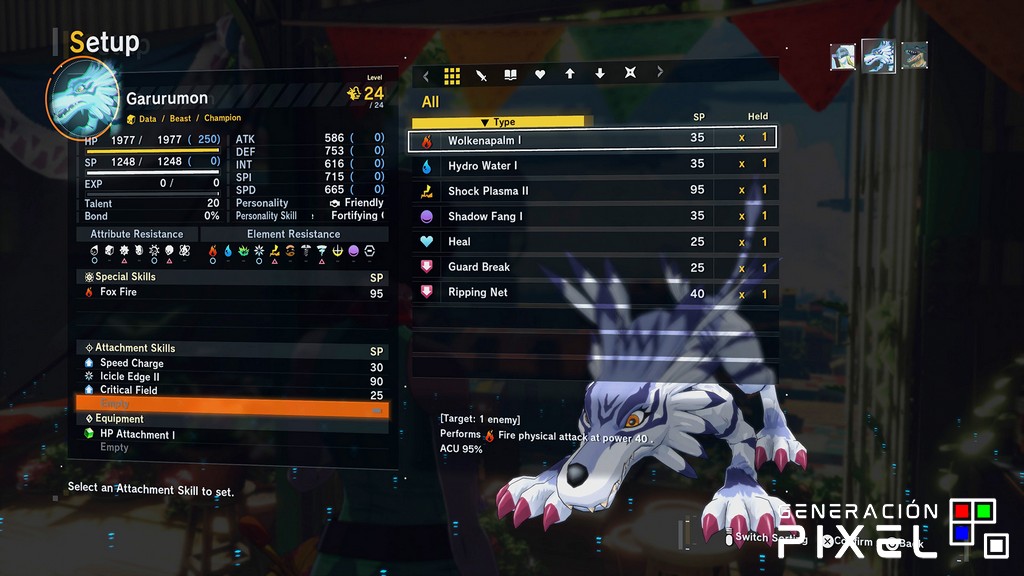
Task: Show the heart category skills tab
Action: point(540,75)
